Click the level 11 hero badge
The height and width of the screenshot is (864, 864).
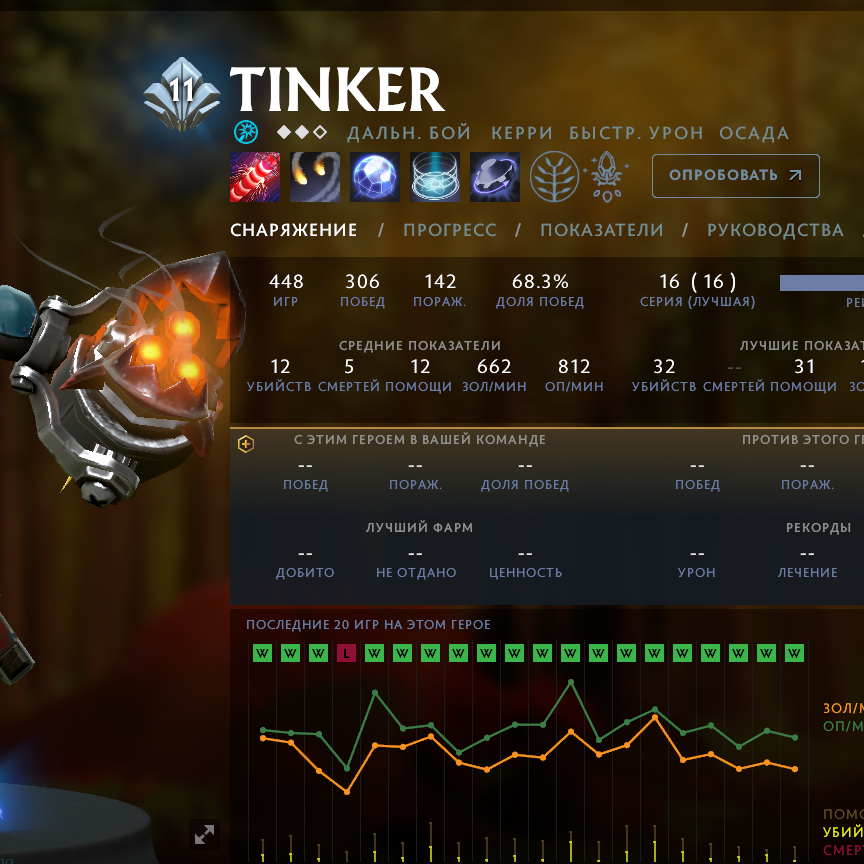point(182,93)
